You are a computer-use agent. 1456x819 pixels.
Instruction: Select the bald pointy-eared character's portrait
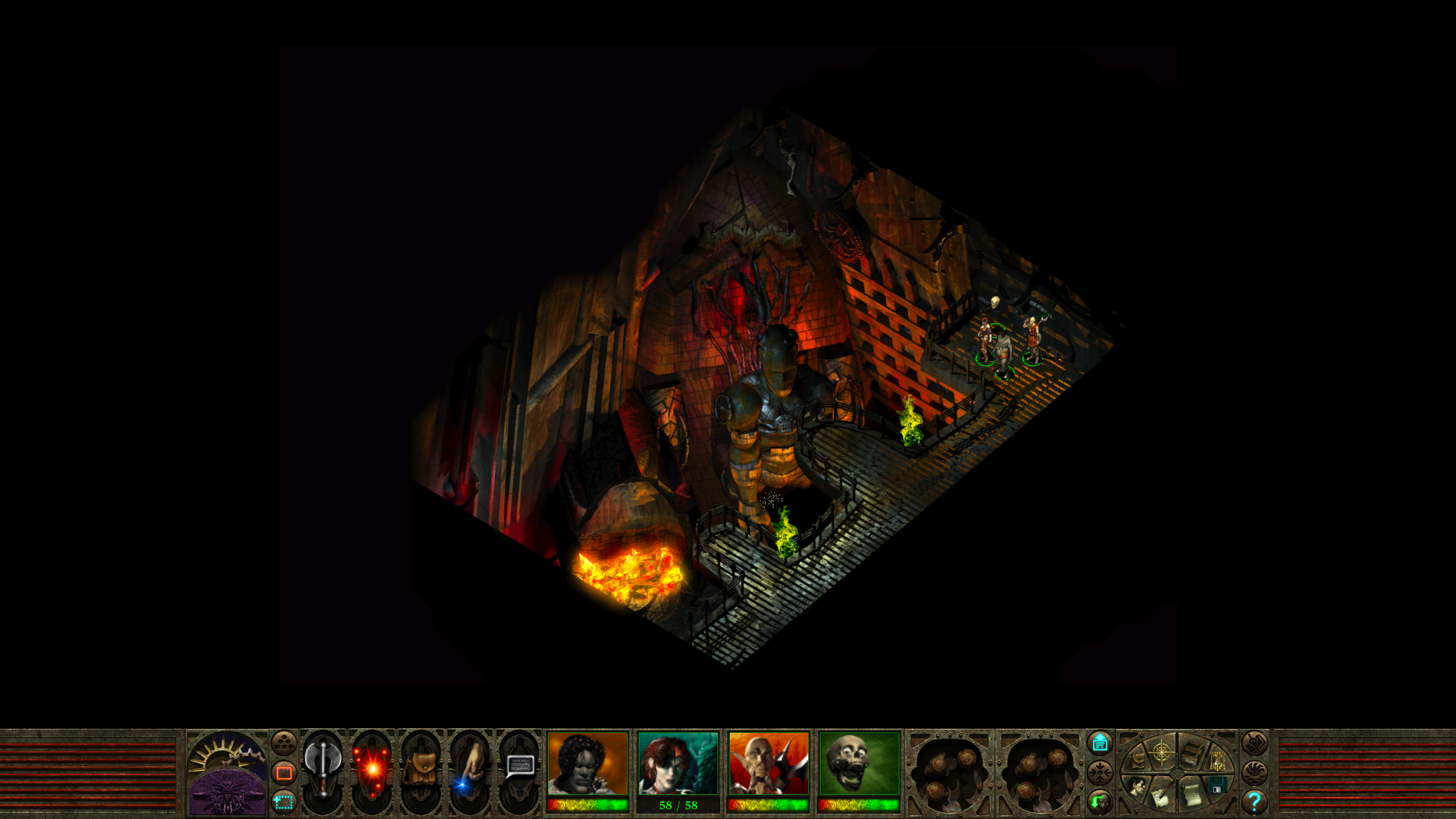(x=769, y=764)
